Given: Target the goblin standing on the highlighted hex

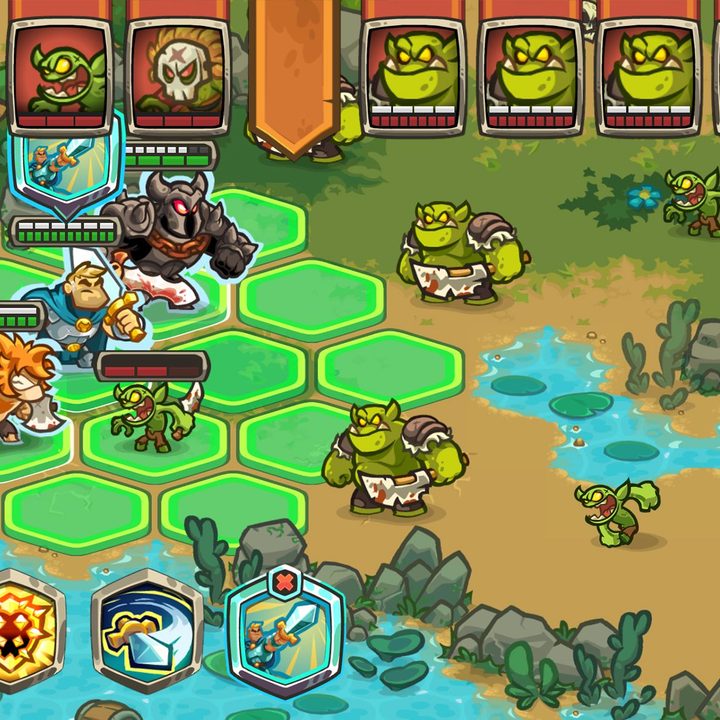Looking at the screenshot, I should click(x=153, y=414).
